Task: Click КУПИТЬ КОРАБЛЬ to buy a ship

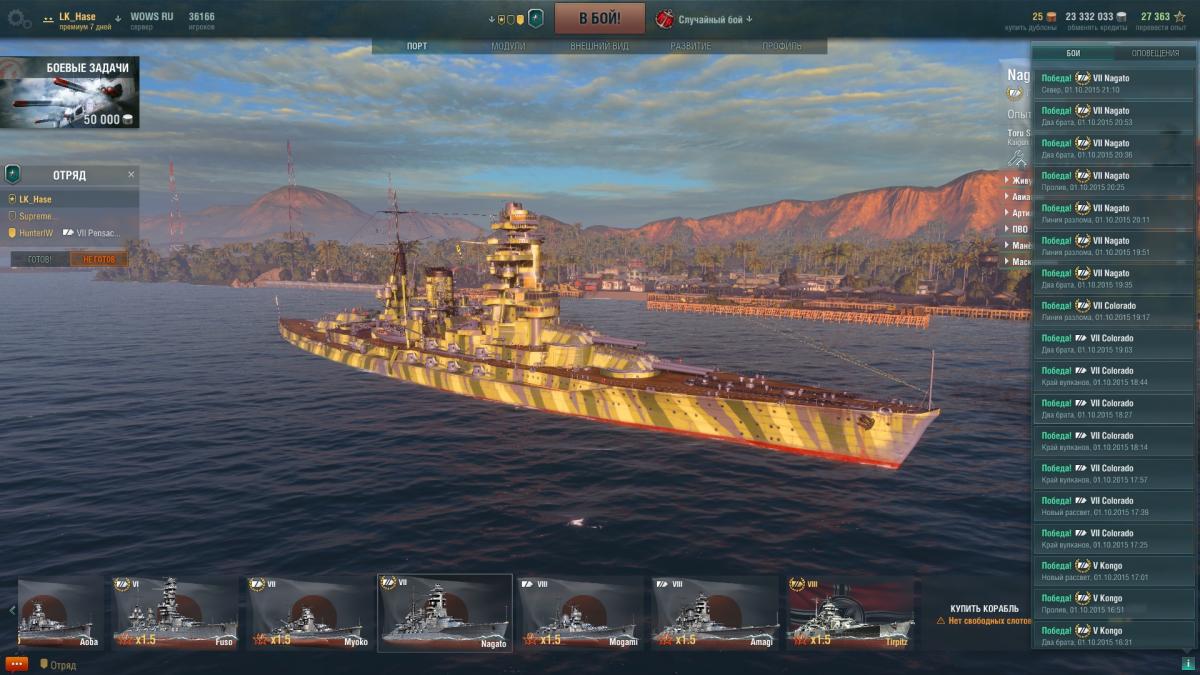Action: point(984,608)
